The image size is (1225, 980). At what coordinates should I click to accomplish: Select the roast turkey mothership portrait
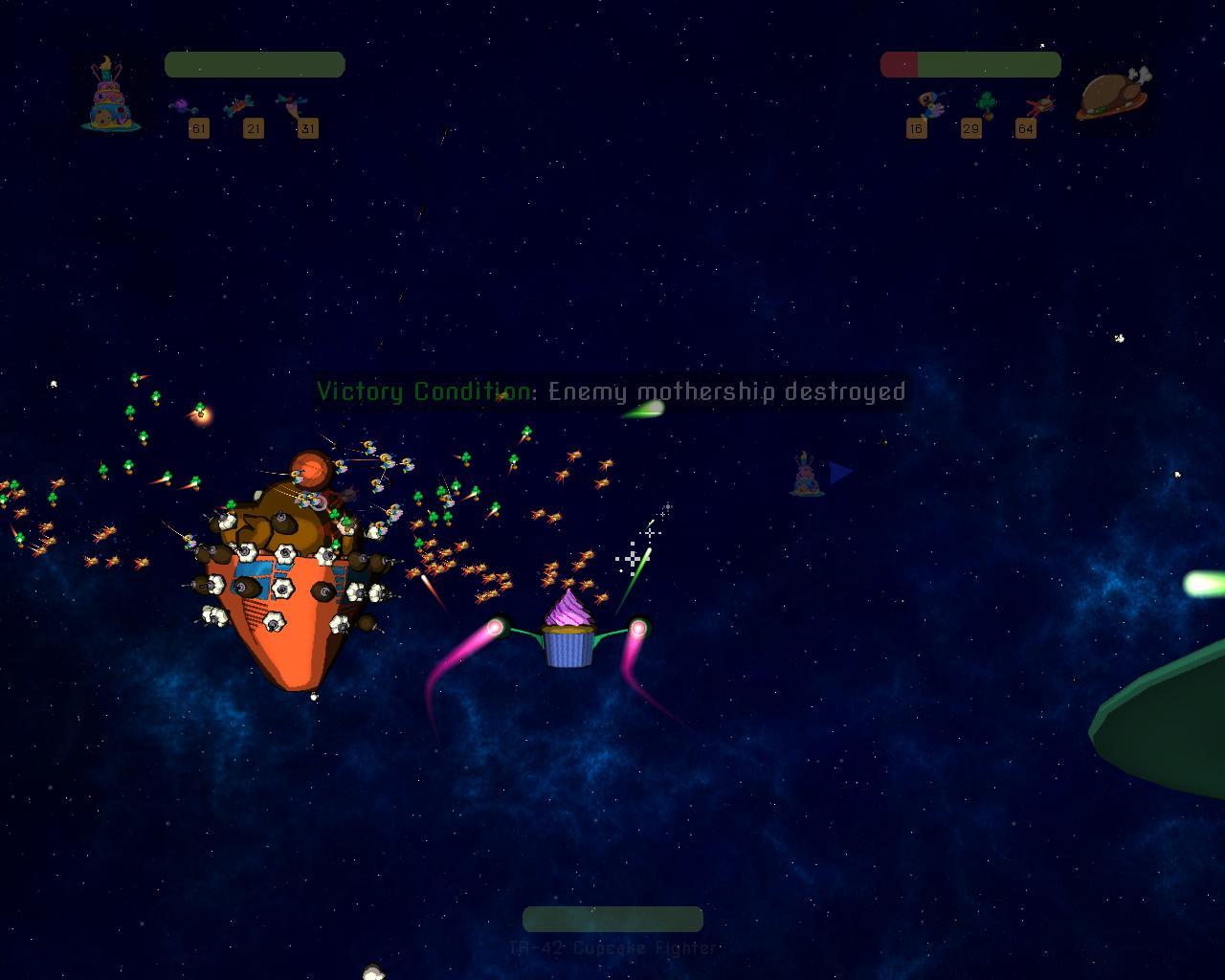(x=1111, y=96)
